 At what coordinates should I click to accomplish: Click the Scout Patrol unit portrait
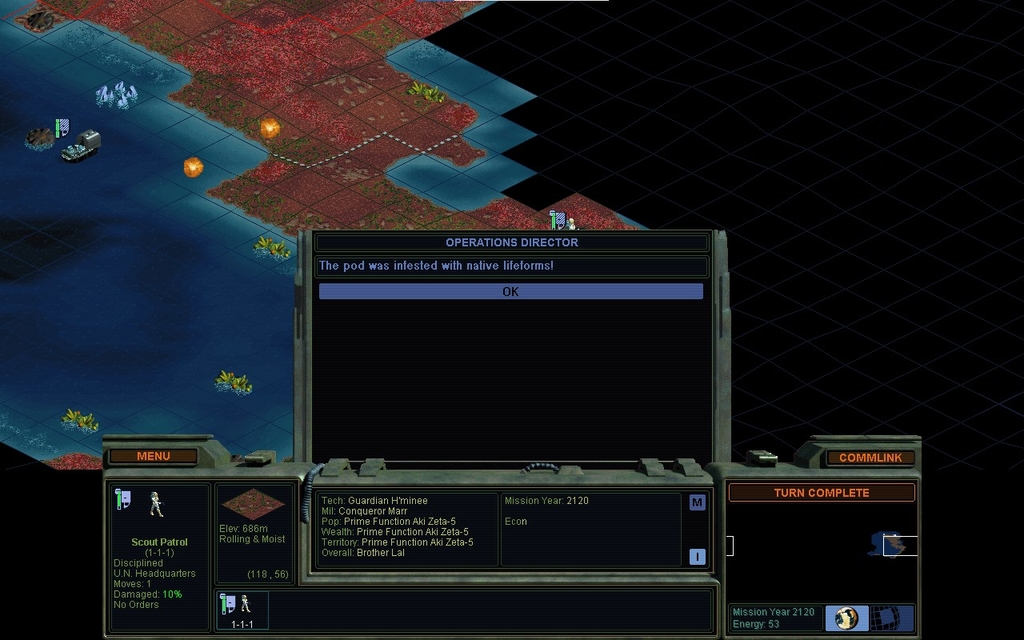pos(156,505)
